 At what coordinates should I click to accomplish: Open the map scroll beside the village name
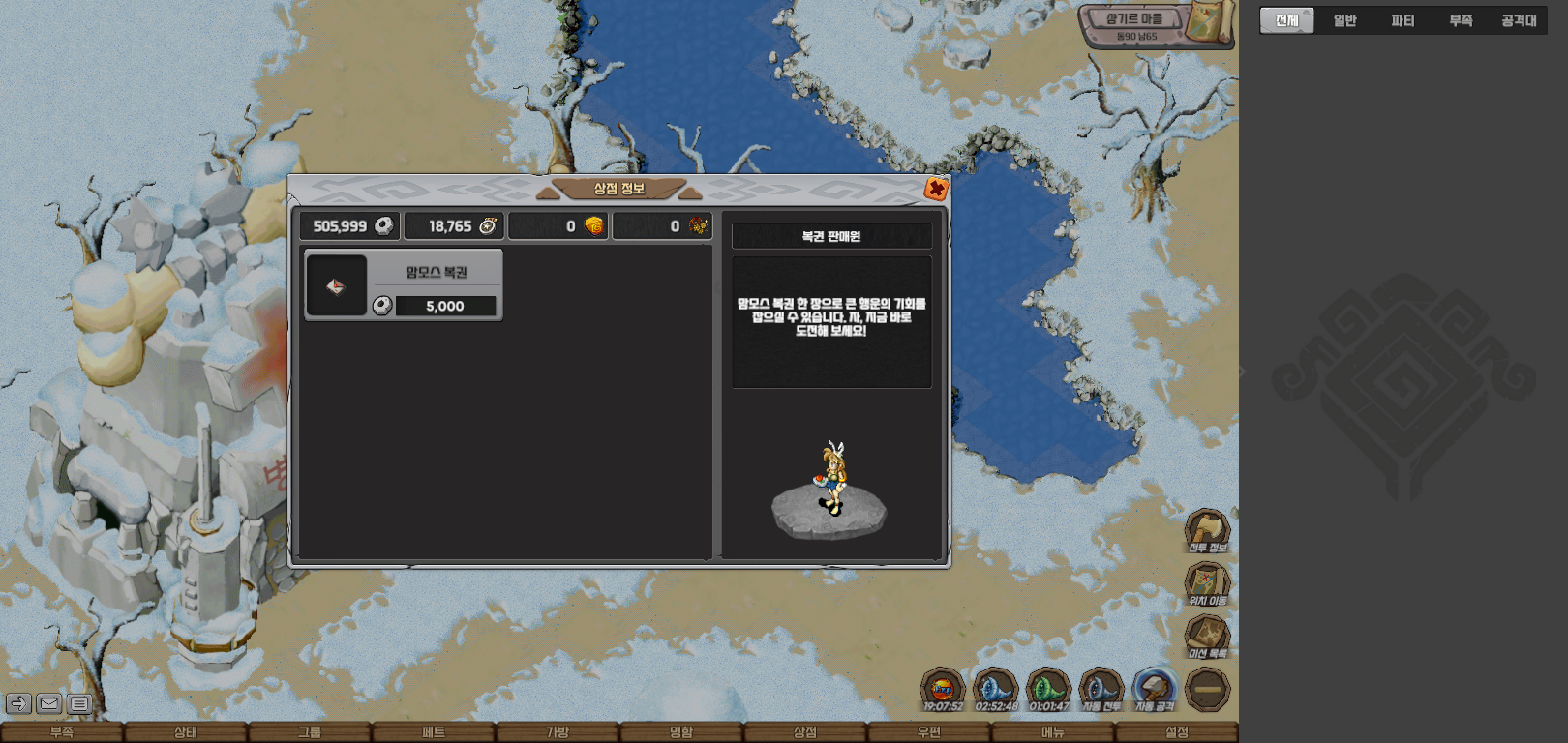1209,21
